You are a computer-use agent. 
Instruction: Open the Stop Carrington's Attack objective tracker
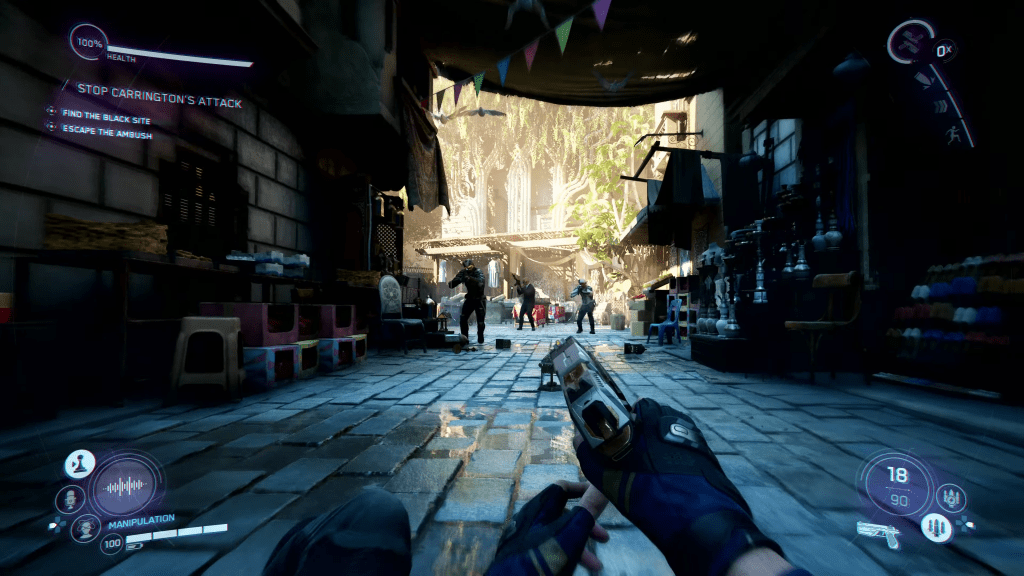click(160, 102)
